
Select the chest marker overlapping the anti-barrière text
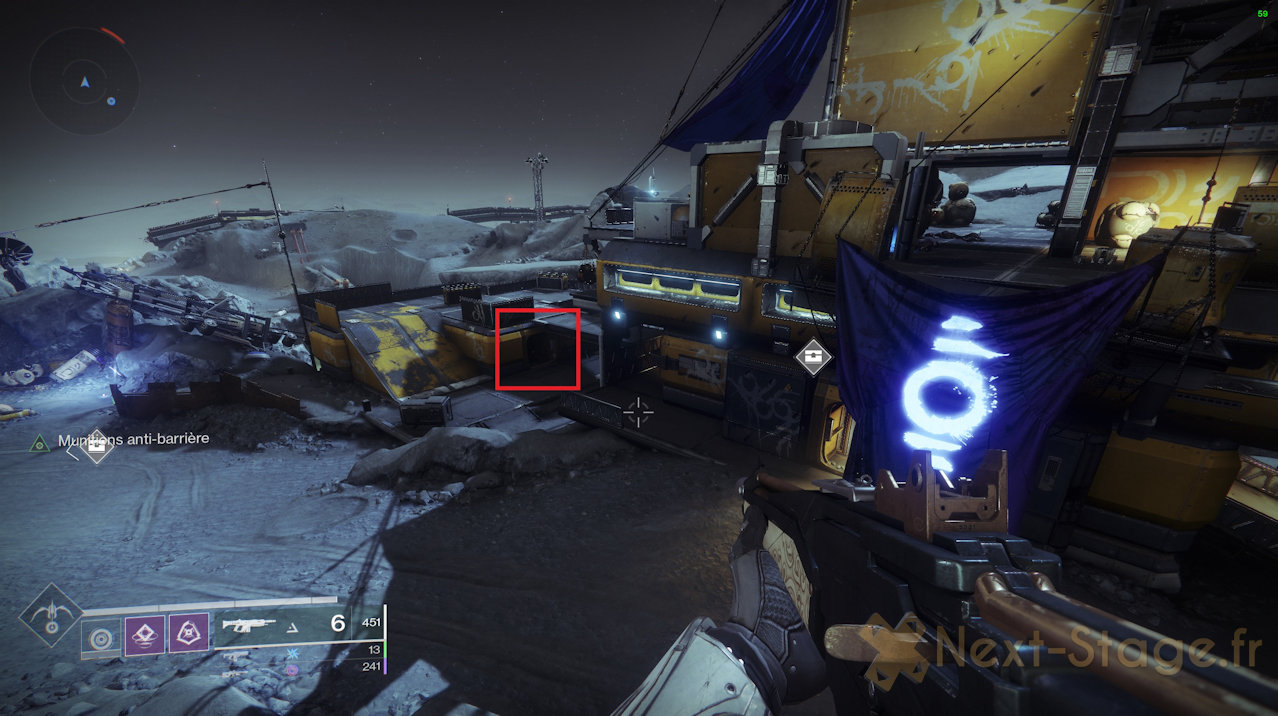tap(96, 446)
